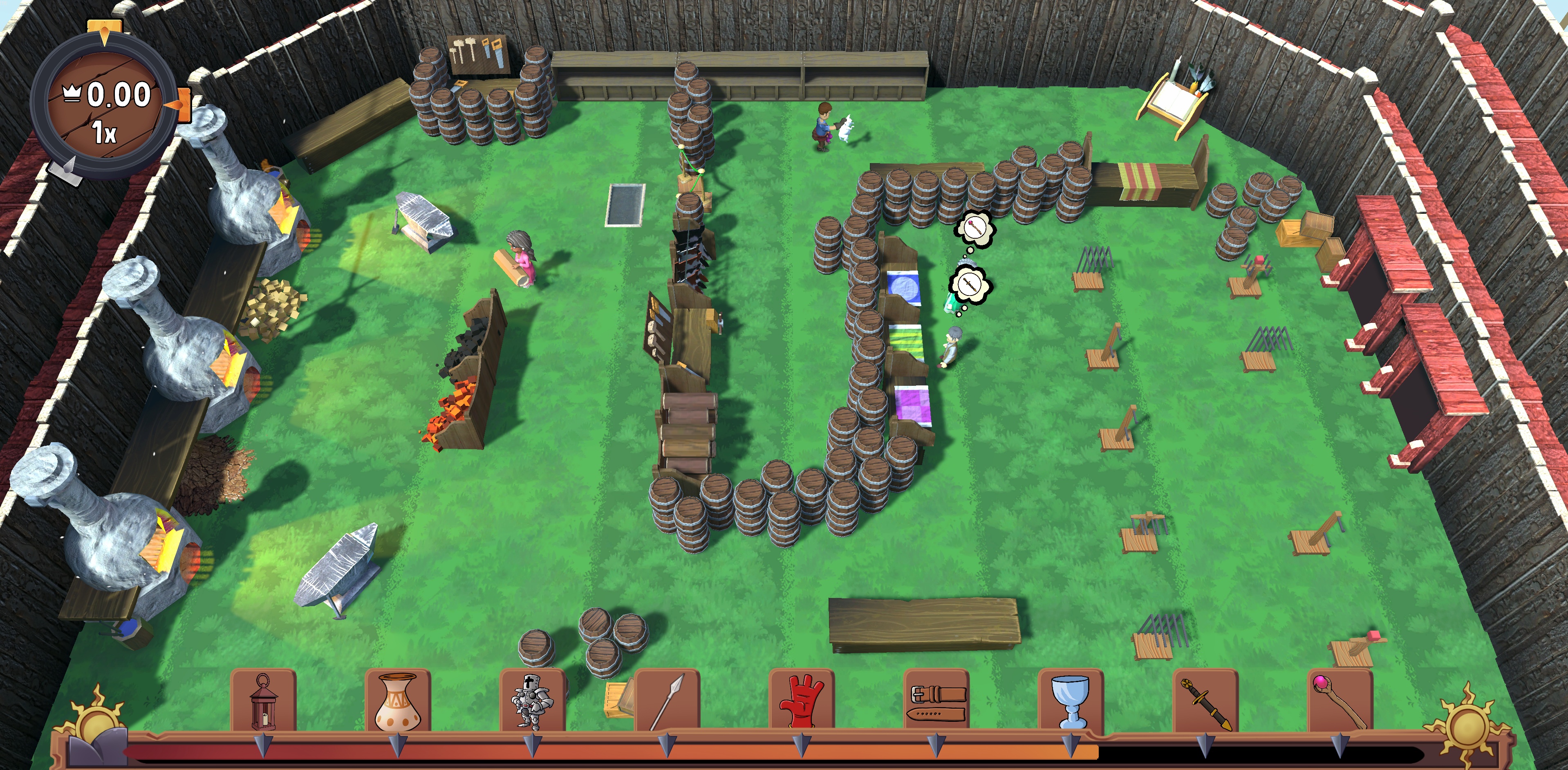Select the magic staff order icon
1568x770 pixels.
1340,701
